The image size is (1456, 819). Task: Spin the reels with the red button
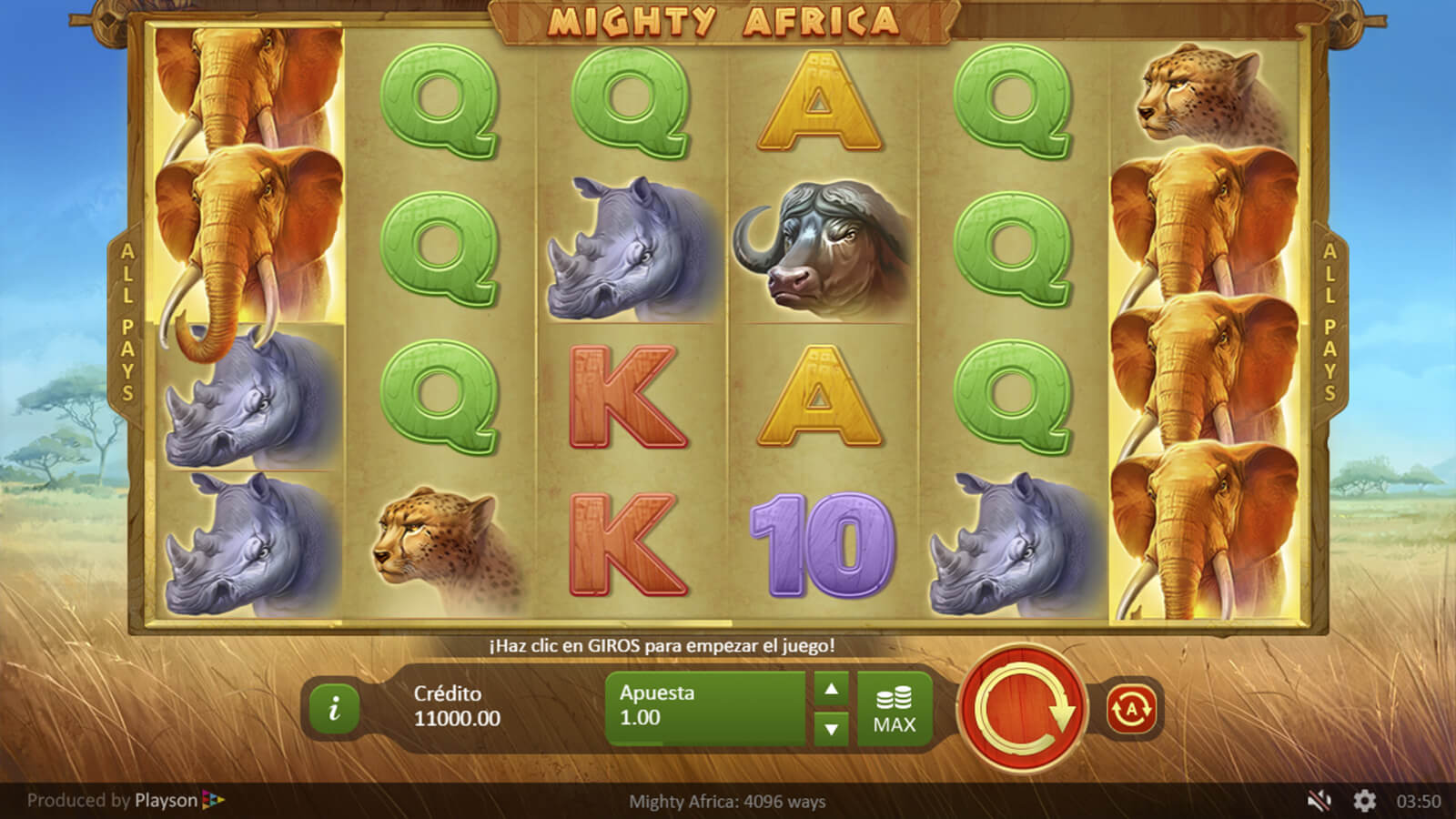point(1022,708)
